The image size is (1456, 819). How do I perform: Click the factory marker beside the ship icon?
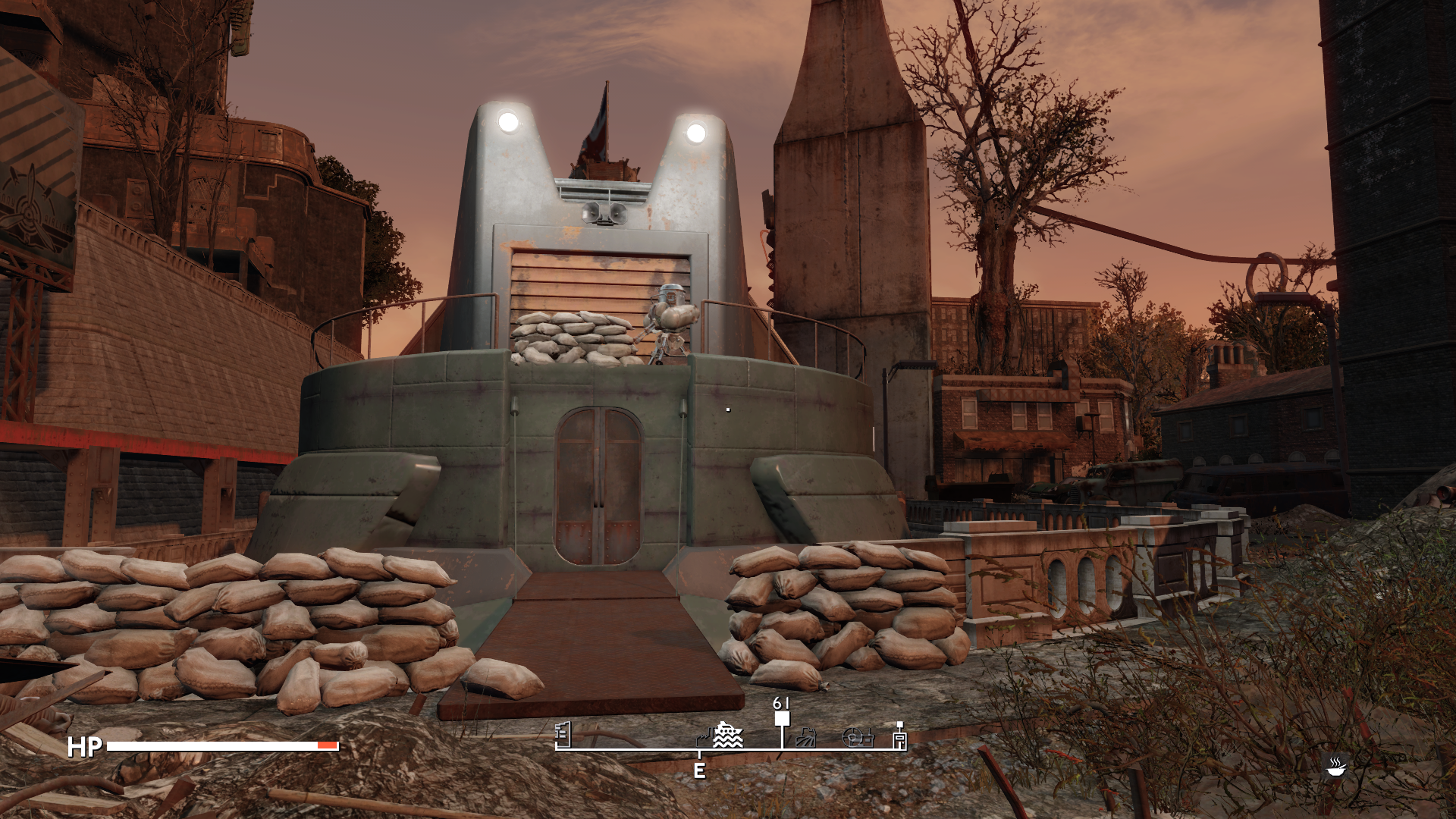704,737
